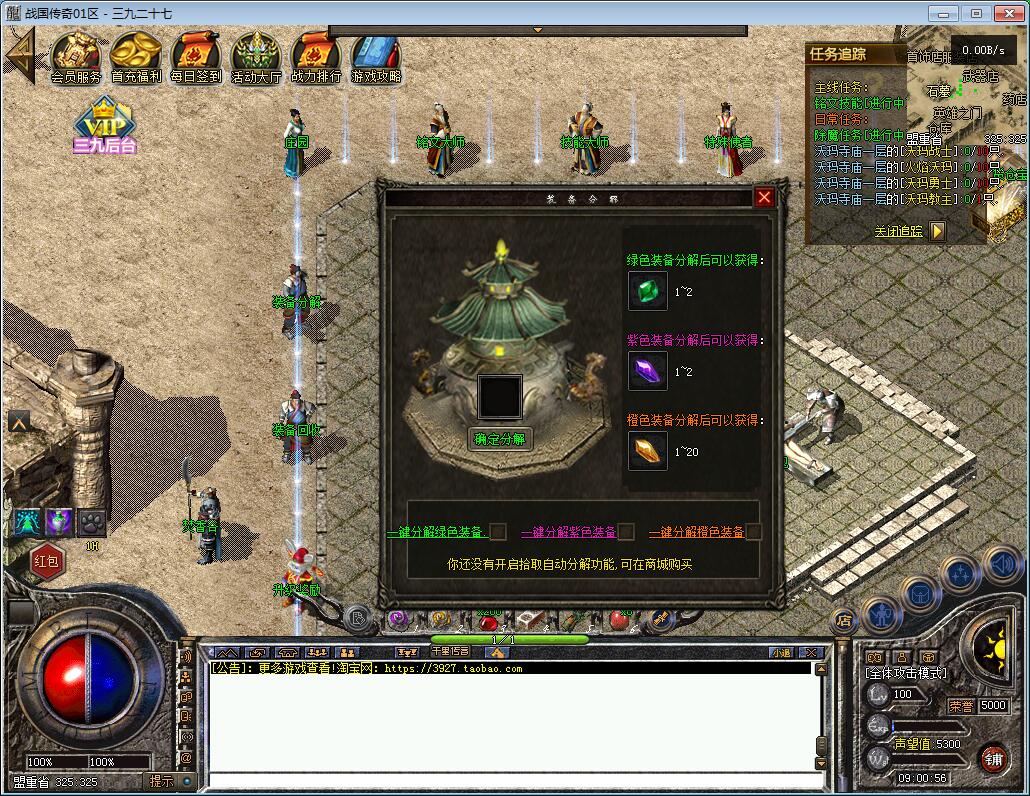
Task: Close the equipment decompose window
Action: [764, 197]
